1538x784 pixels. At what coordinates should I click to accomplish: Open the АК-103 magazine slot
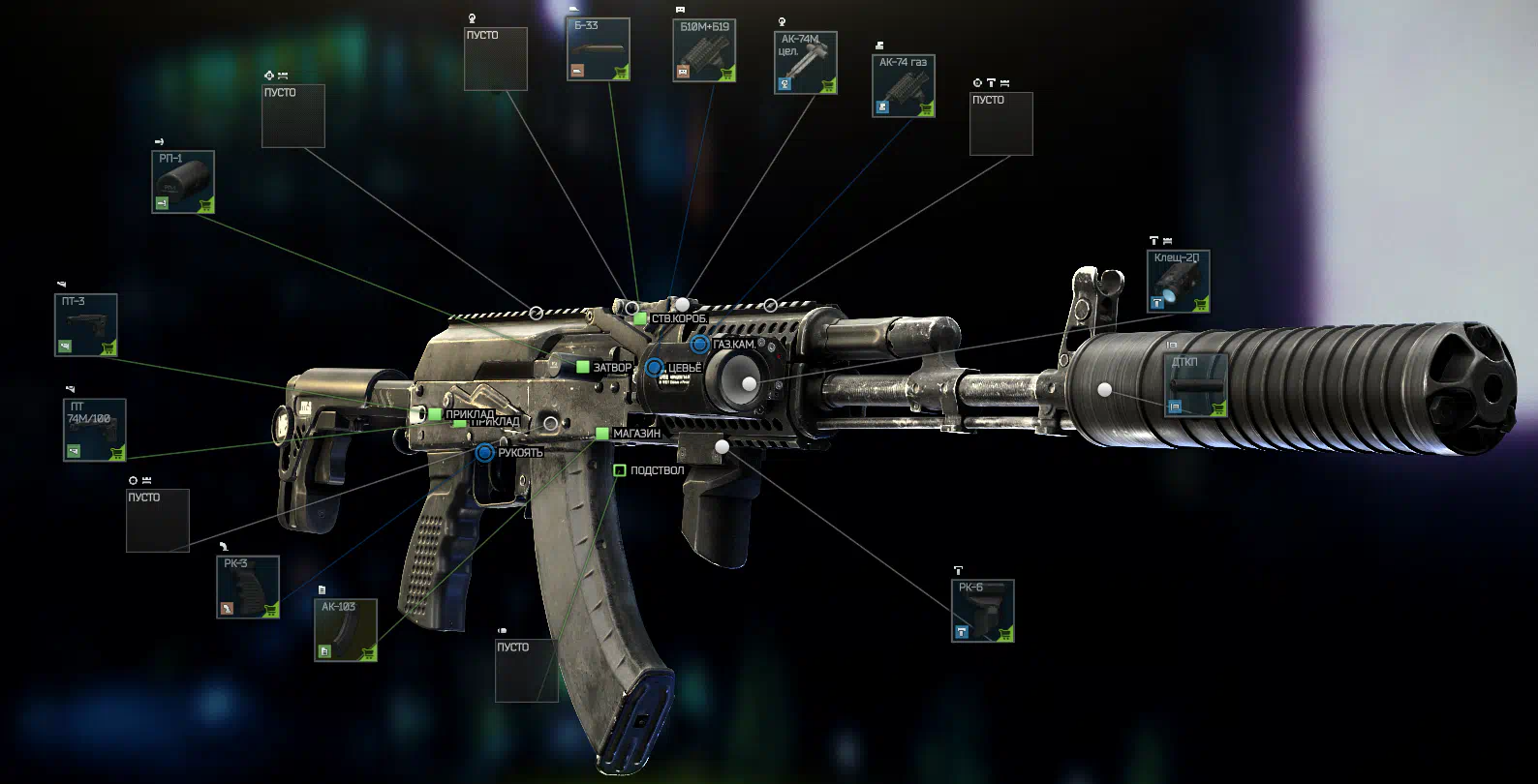[346, 630]
